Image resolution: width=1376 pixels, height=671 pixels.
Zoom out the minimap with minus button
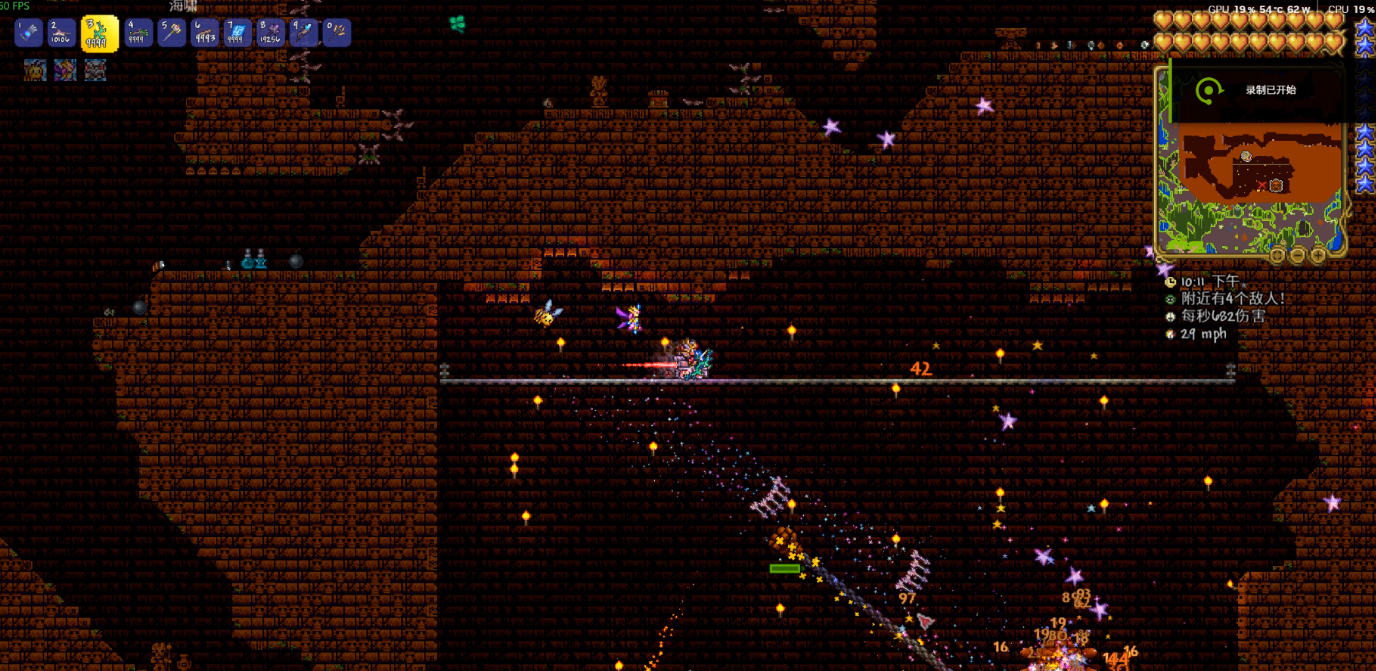point(1298,255)
